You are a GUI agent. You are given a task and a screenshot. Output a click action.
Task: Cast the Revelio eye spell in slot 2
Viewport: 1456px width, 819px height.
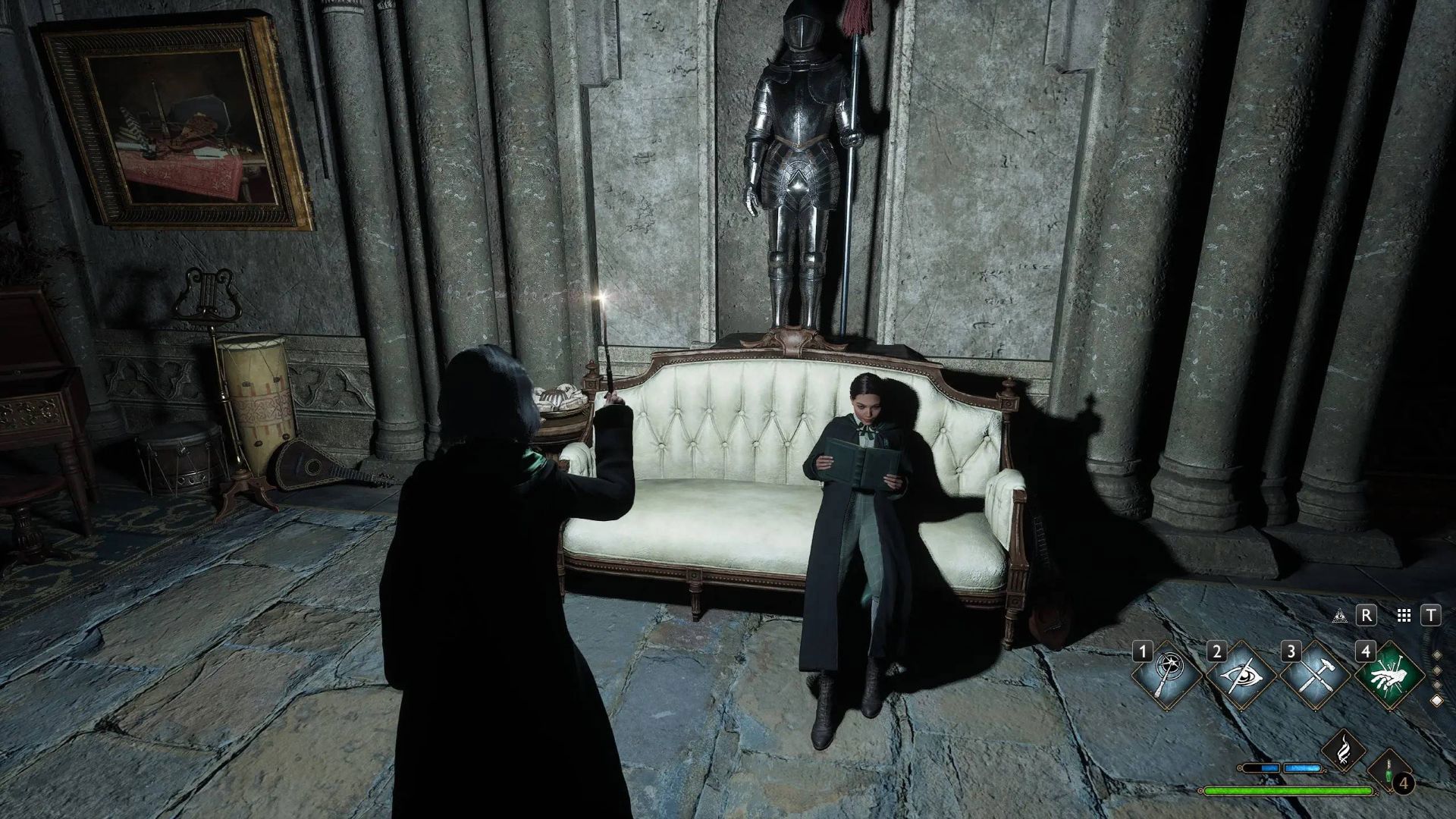coord(1243,674)
